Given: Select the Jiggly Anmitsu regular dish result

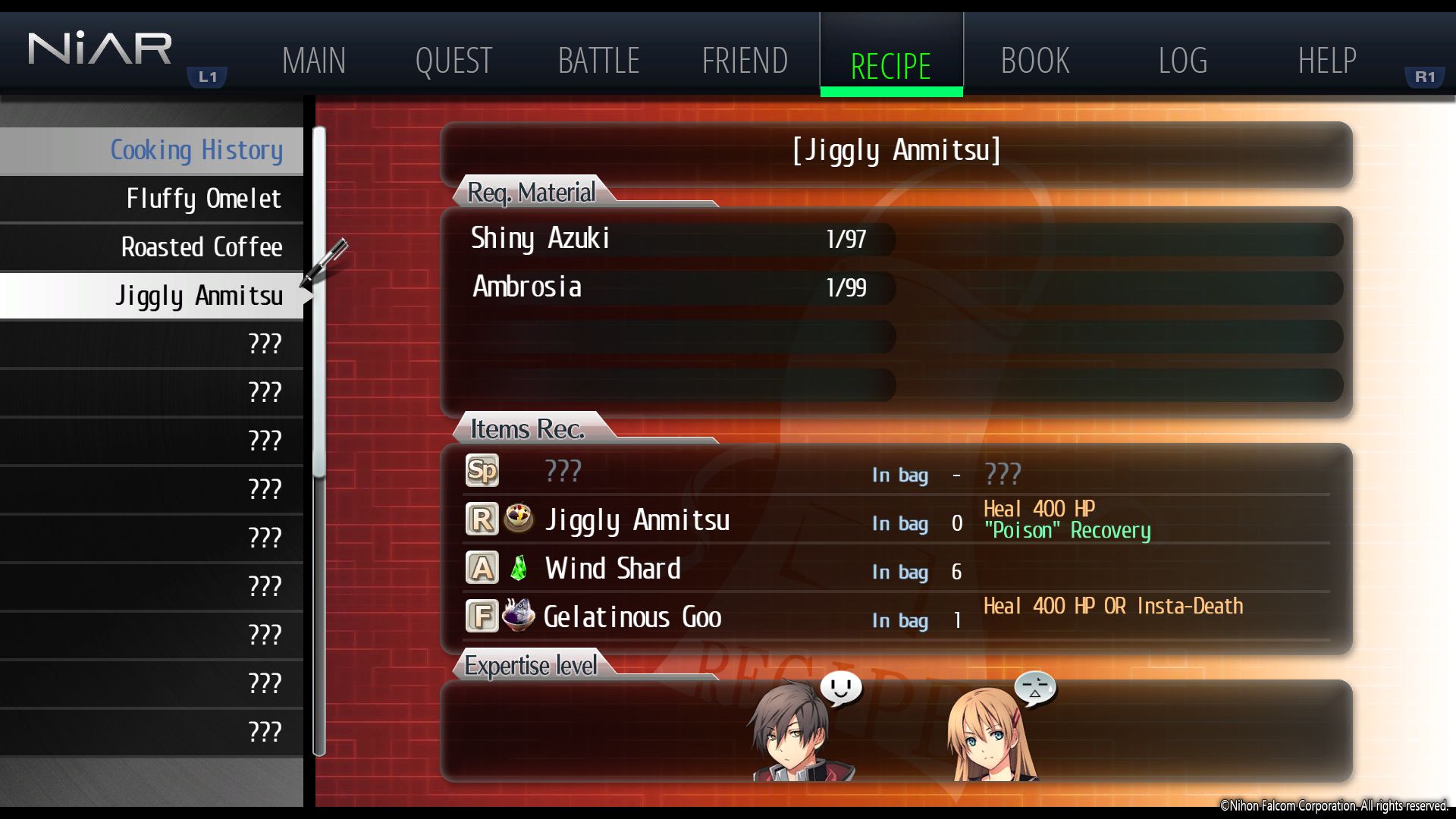Looking at the screenshot, I should click(637, 520).
